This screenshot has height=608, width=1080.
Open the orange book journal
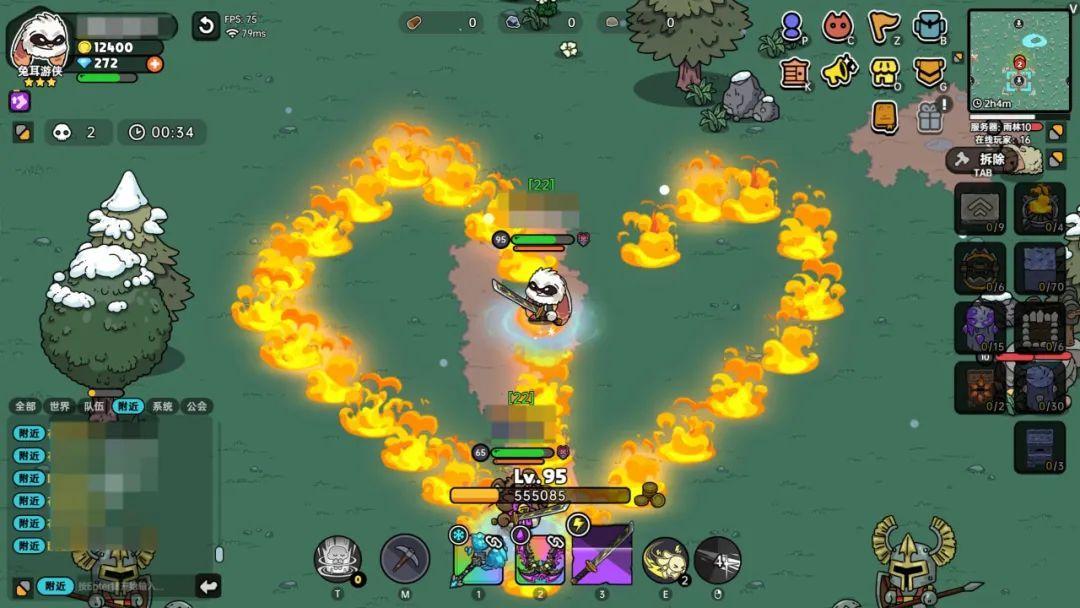click(884, 116)
